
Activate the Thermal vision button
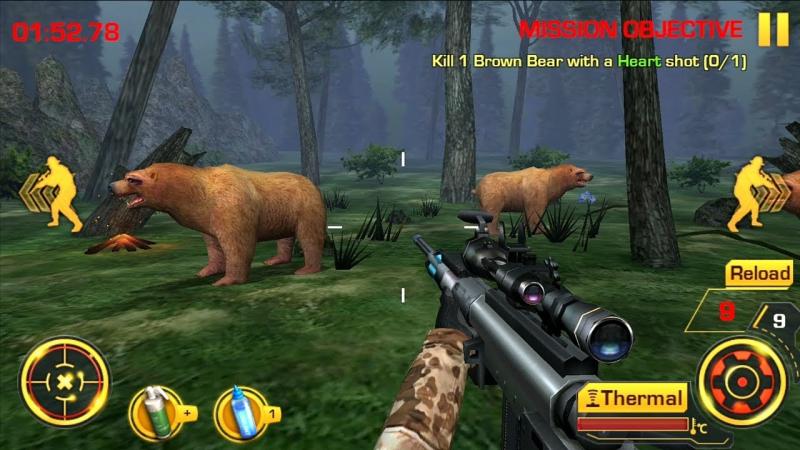pos(634,399)
